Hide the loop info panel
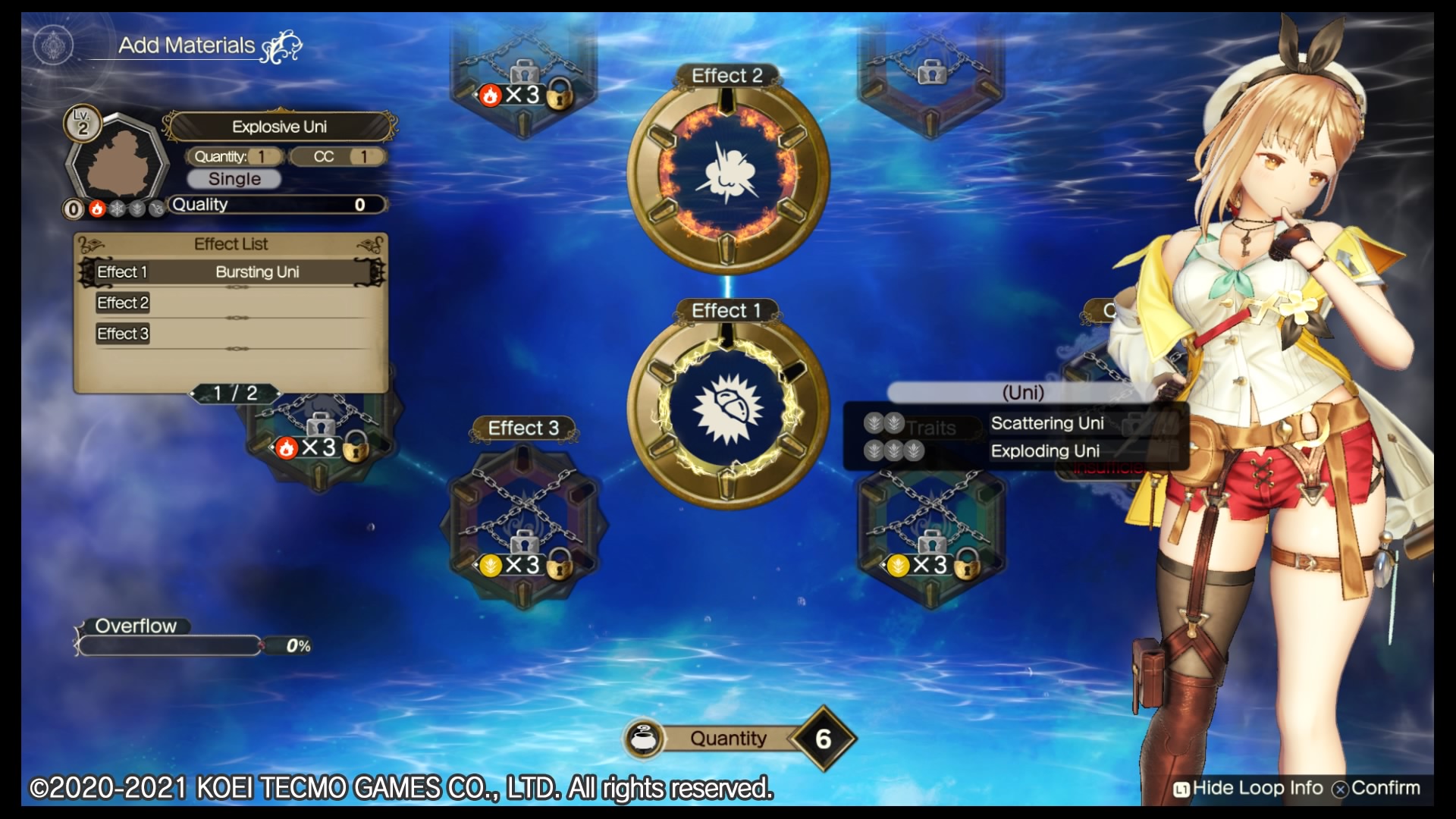The image size is (1456, 819). pos(1248,789)
